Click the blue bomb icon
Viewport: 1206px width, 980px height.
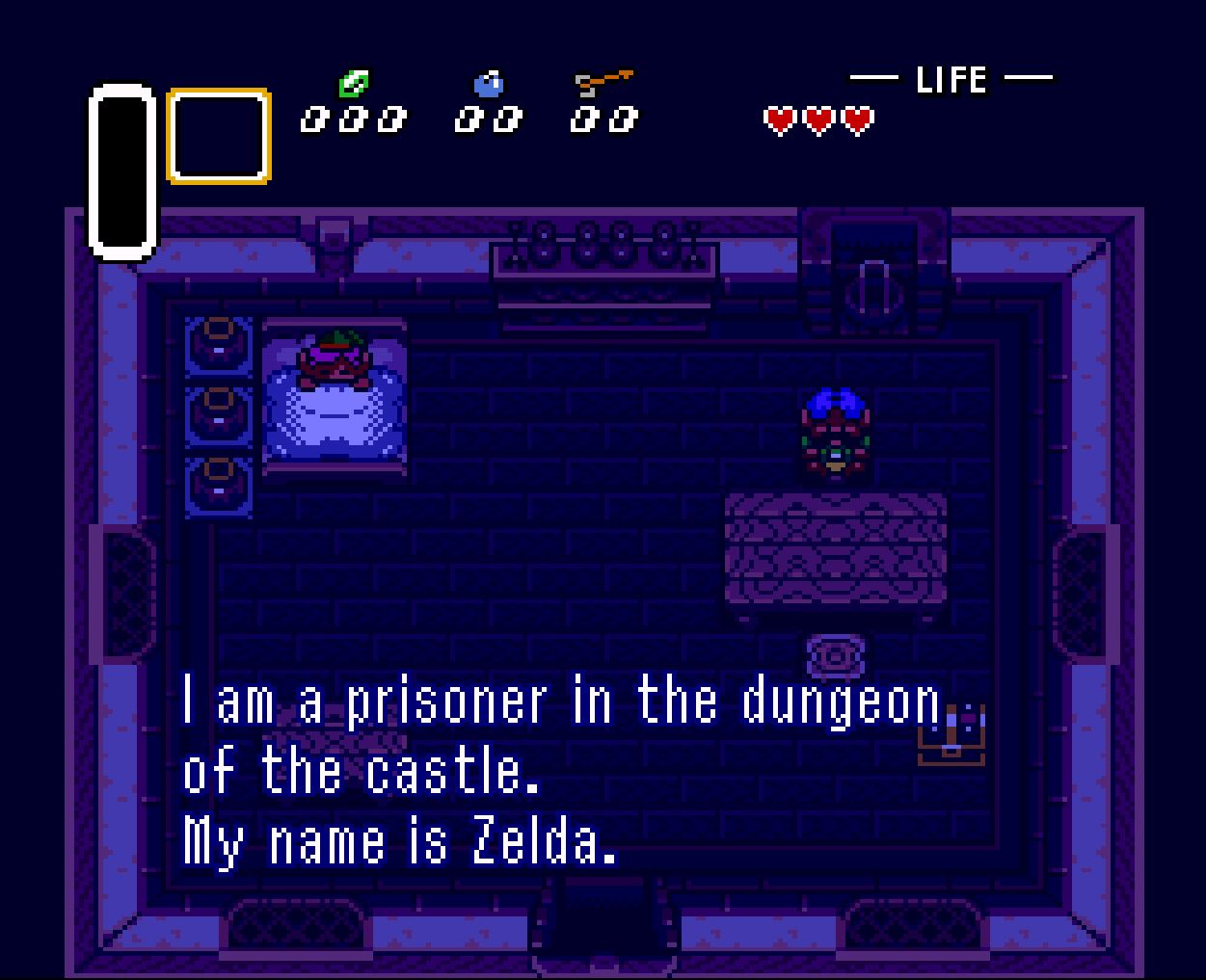(x=489, y=85)
